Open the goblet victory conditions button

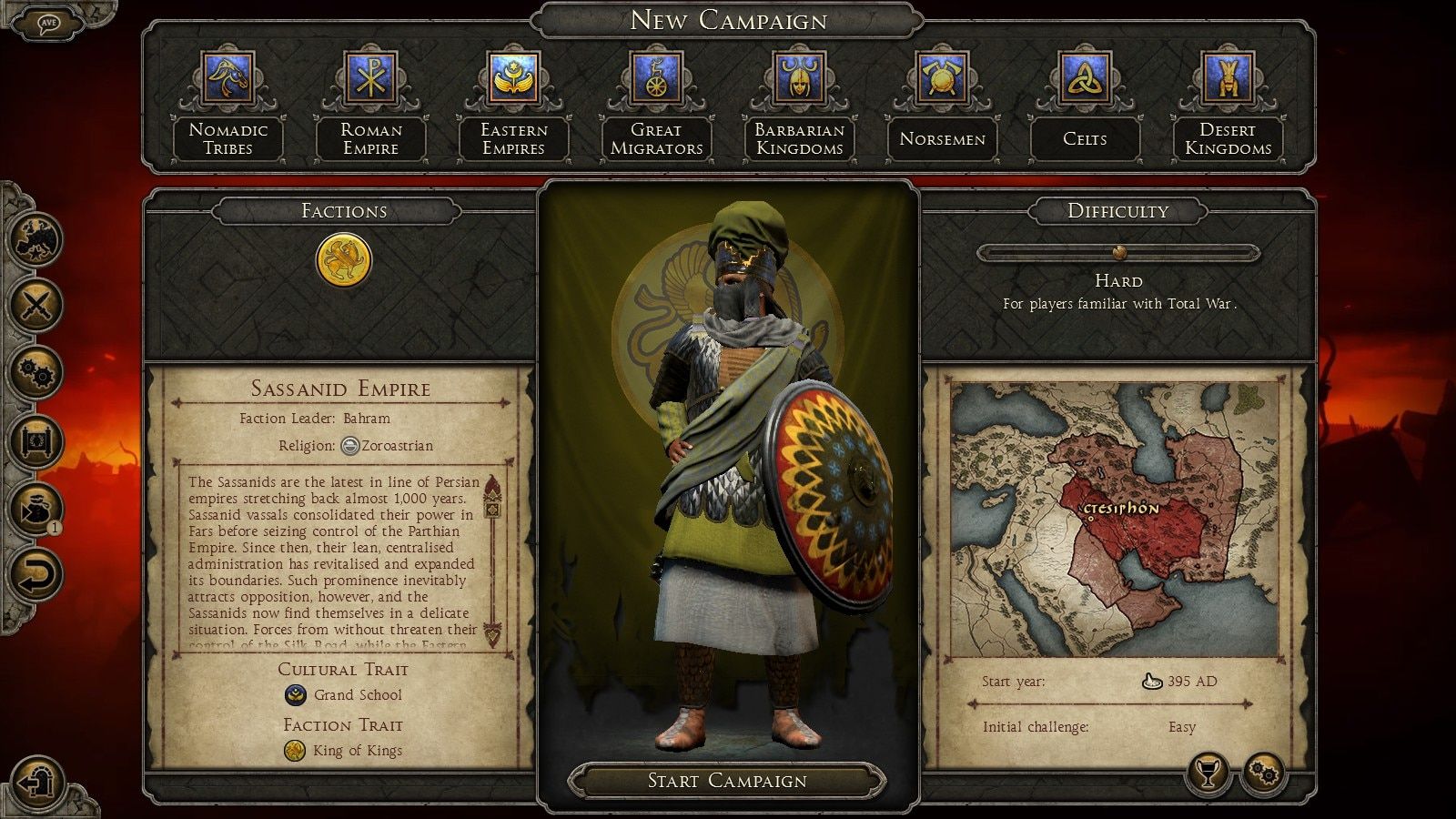tap(1207, 774)
